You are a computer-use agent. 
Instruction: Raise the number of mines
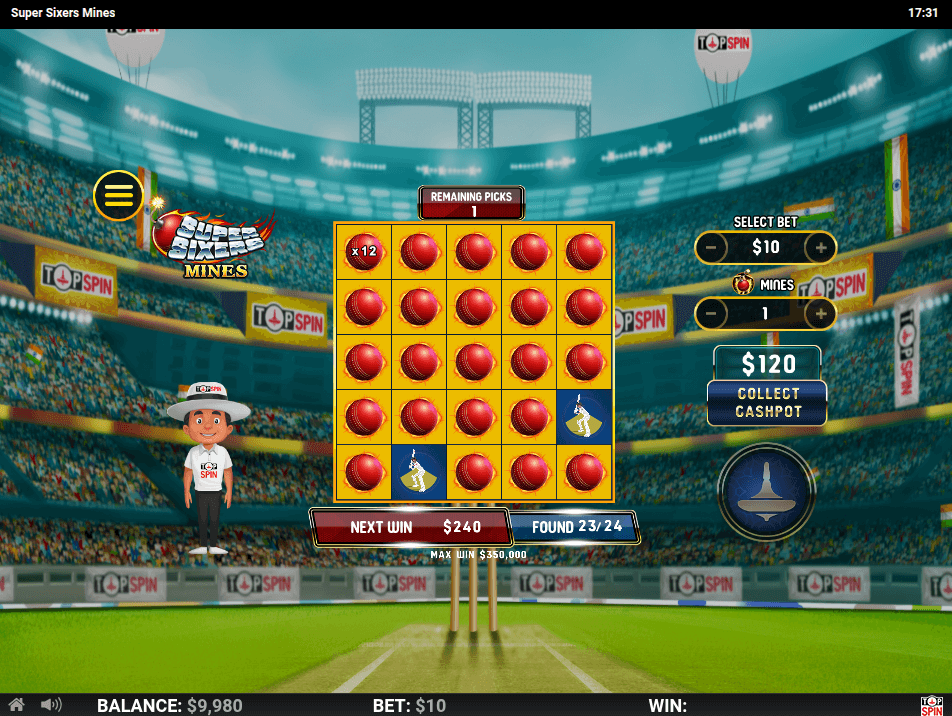[x=821, y=314]
